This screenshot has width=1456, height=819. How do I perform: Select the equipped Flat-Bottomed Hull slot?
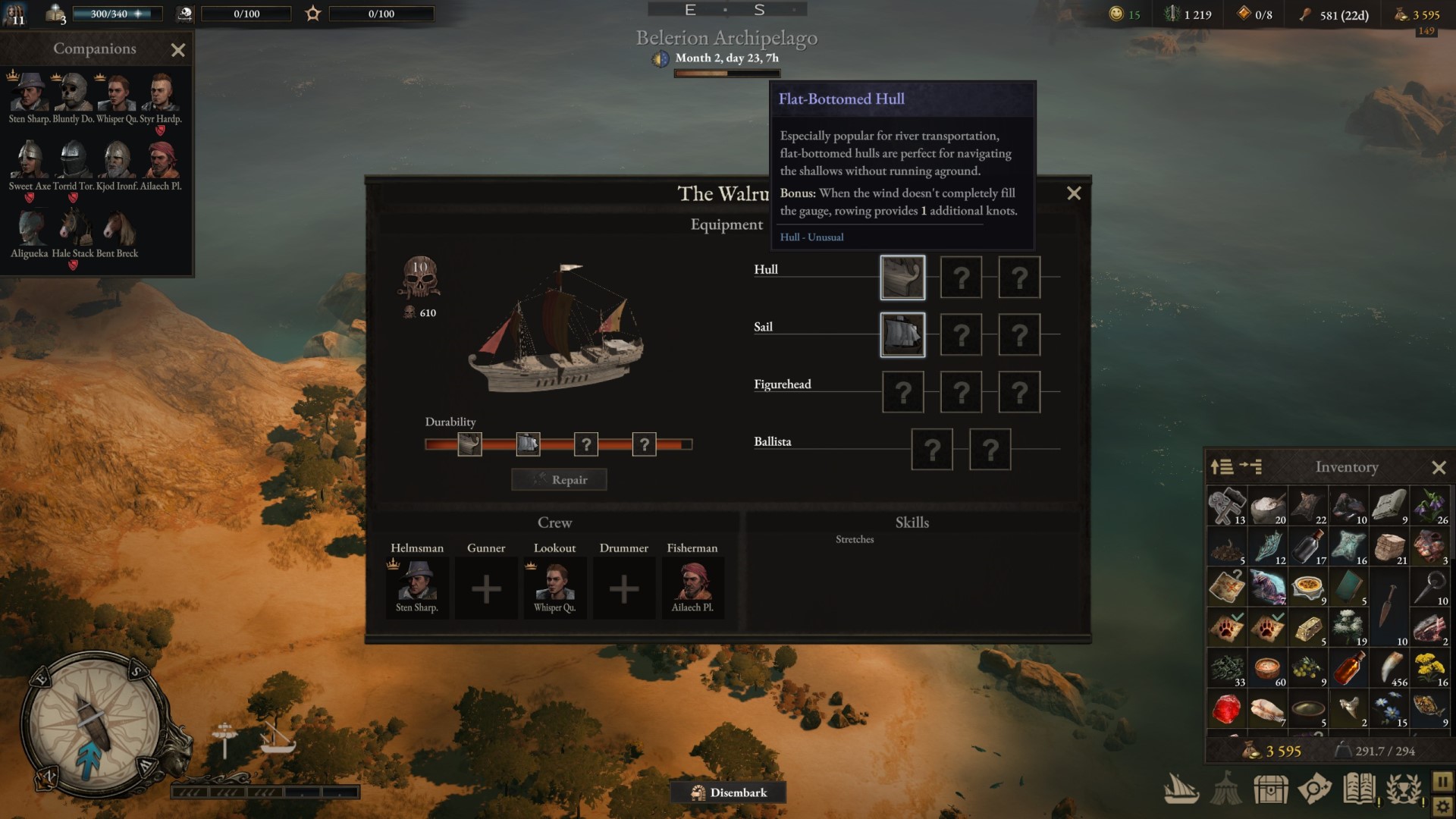click(902, 277)
